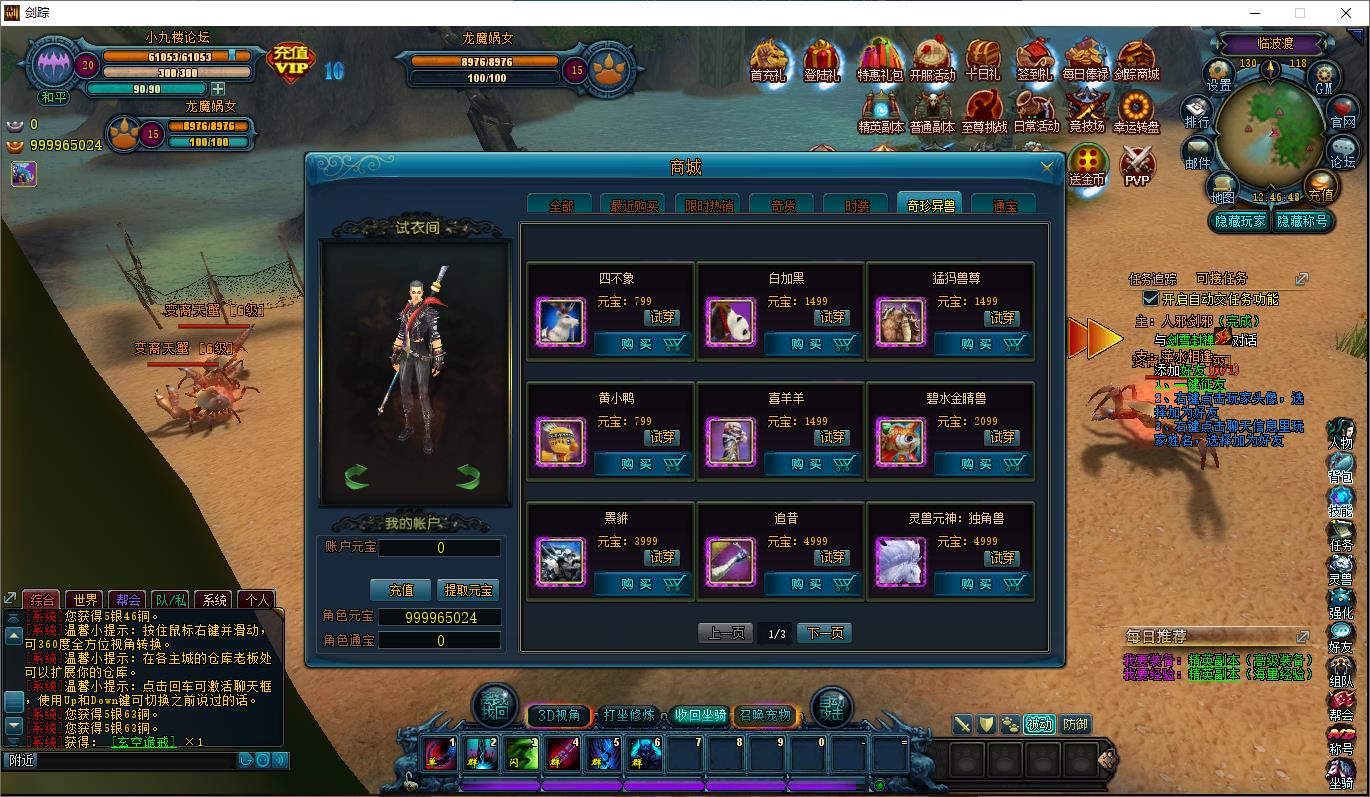Open the 首充礼 first-recharge gift
The image size is (1370, 797).
769,62
